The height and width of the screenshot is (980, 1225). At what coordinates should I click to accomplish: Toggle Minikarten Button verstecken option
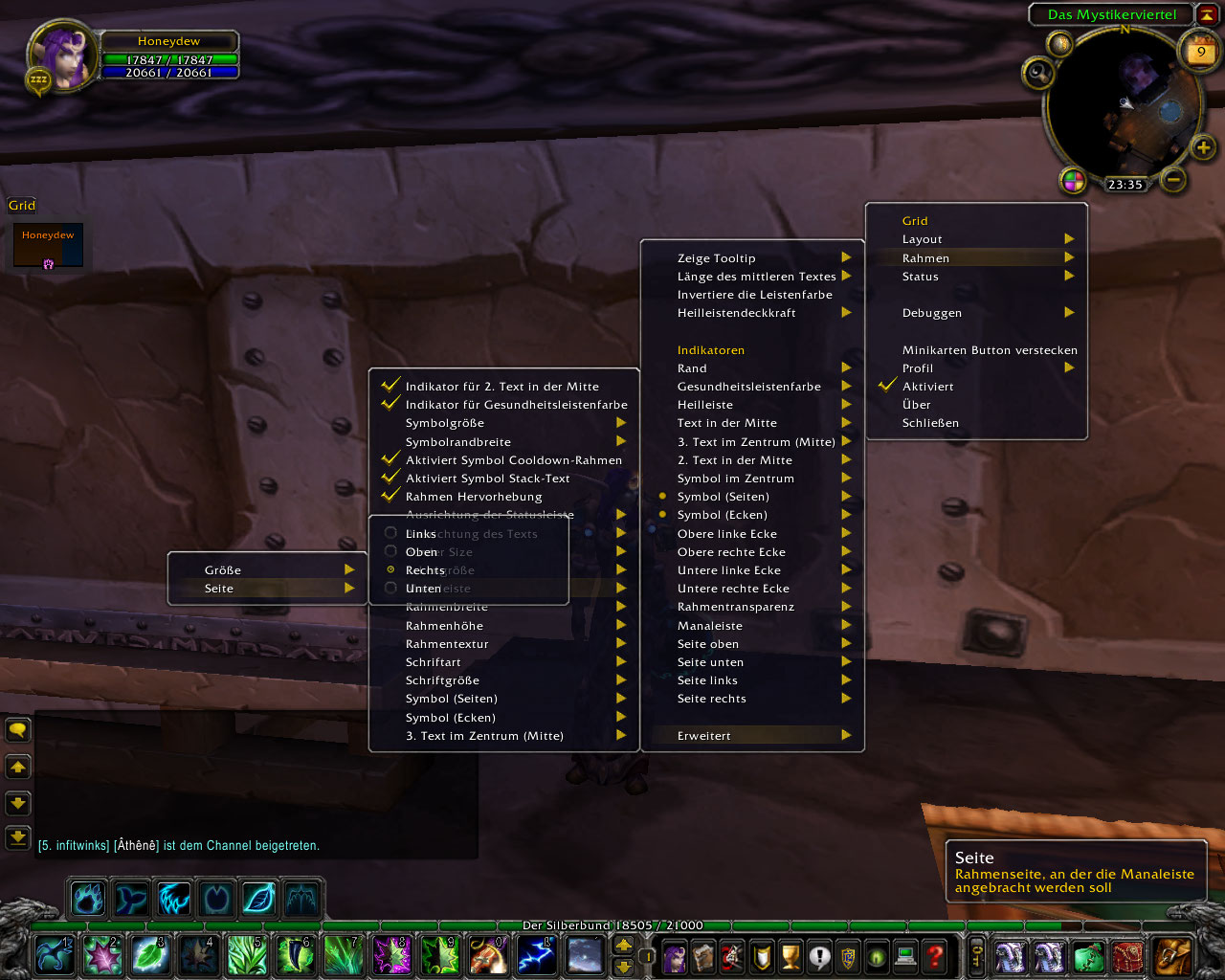coord(989,350)
